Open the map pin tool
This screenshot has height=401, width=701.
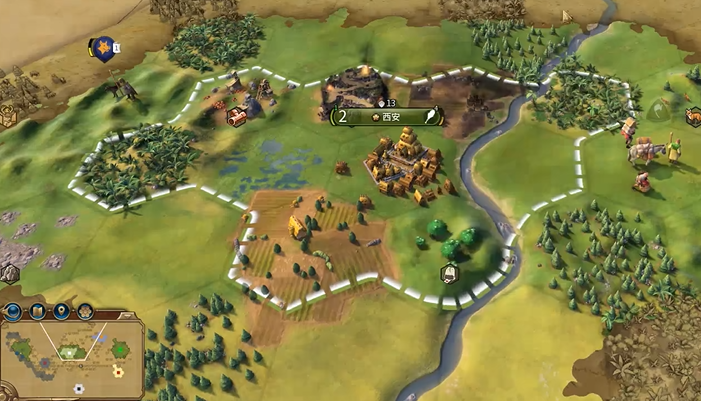(x=62, y=311)
